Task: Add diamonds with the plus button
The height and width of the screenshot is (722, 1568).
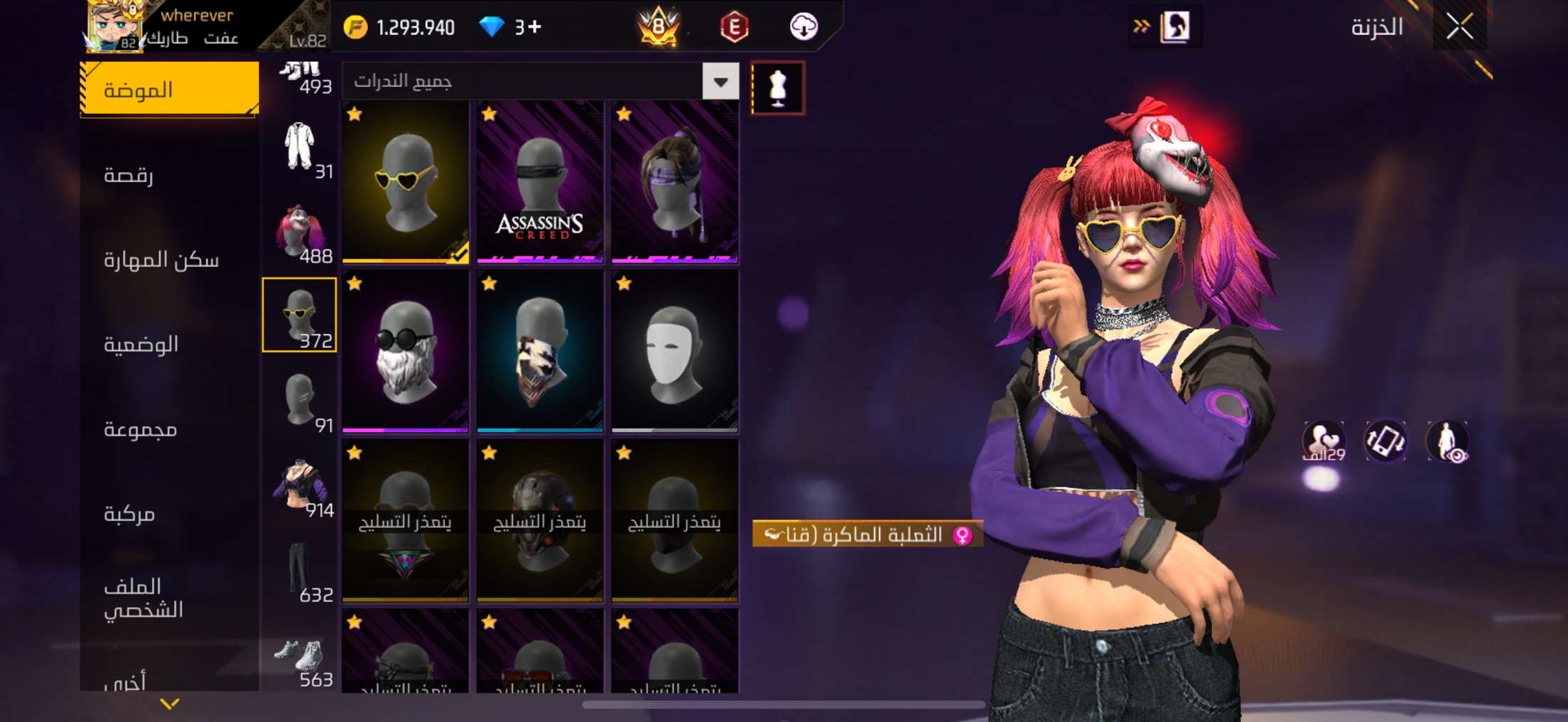Action: (535, 27)
